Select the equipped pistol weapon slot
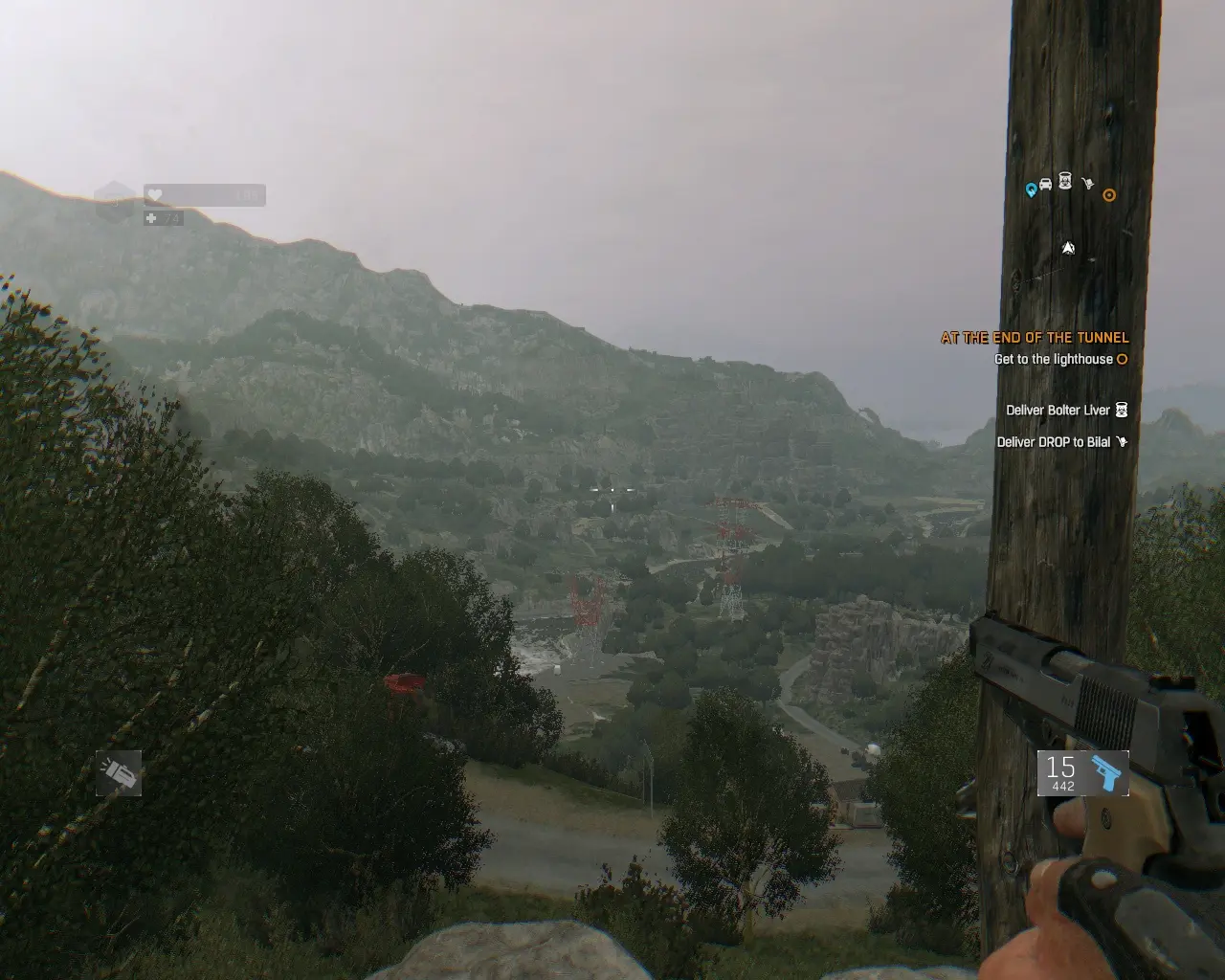The height and width of the screenshot is (980, 1225). pos(1083,773)
